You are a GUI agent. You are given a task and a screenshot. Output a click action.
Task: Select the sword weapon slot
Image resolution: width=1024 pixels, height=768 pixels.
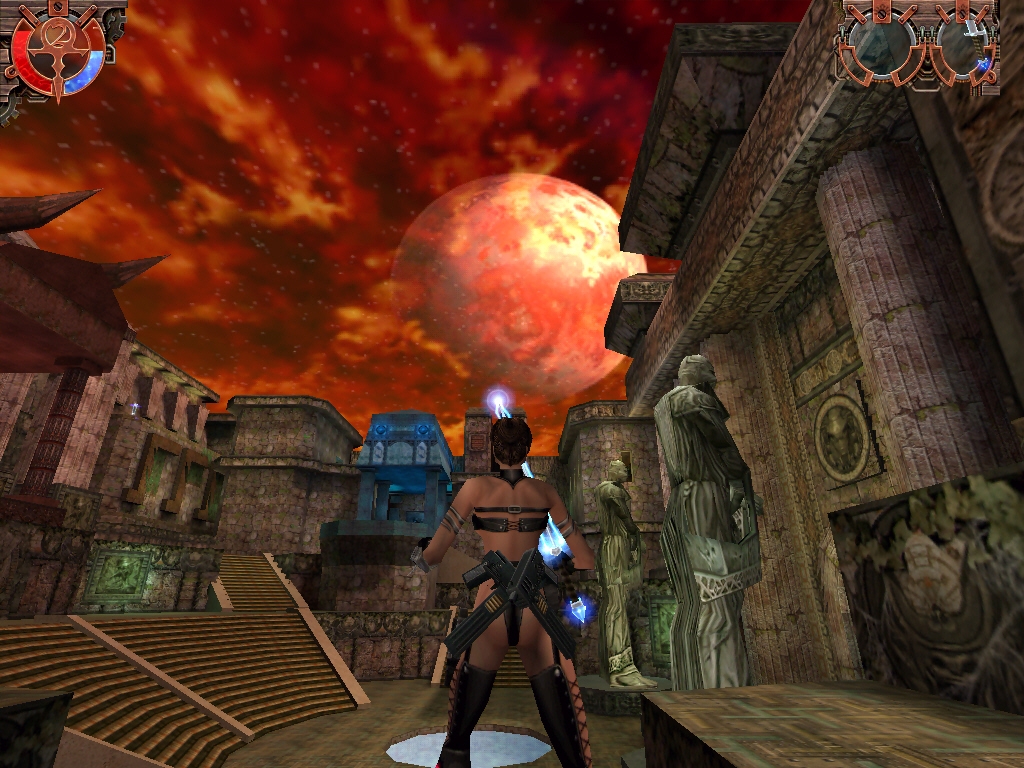(x=965, y=47)
